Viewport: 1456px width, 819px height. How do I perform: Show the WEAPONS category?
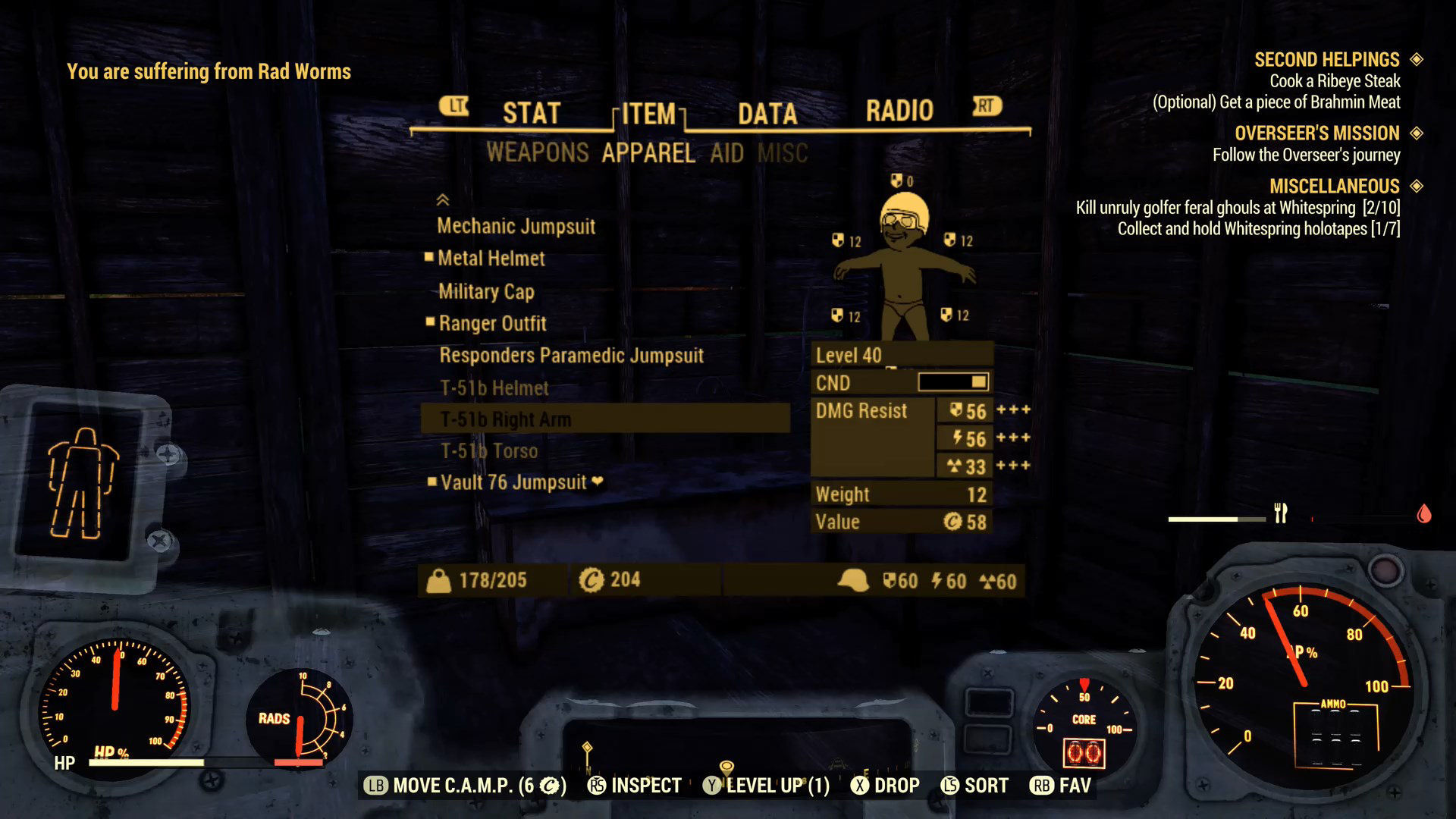coord(538,153)
